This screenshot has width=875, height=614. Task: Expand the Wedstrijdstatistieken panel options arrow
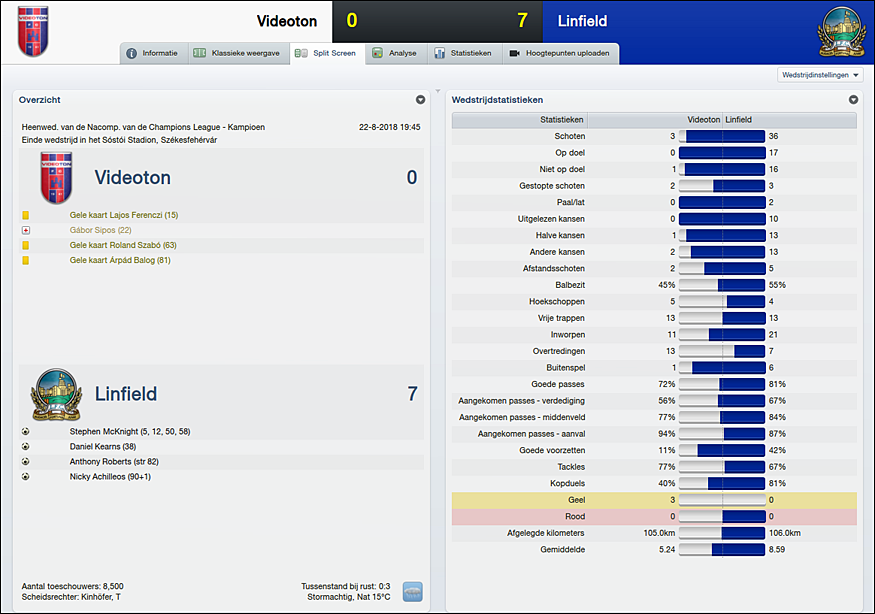(853, 100)
